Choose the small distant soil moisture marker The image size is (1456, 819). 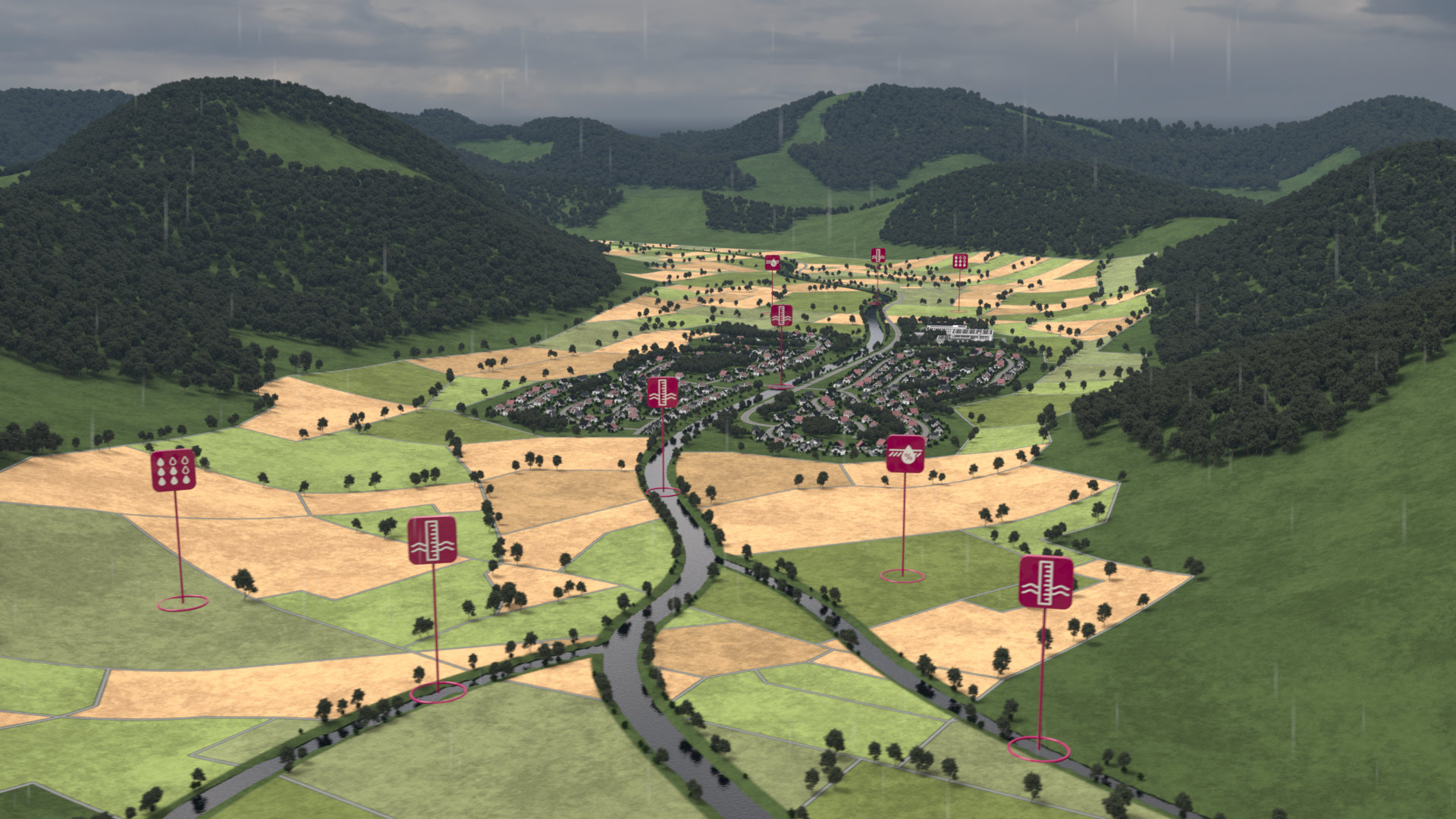[772, 262]
